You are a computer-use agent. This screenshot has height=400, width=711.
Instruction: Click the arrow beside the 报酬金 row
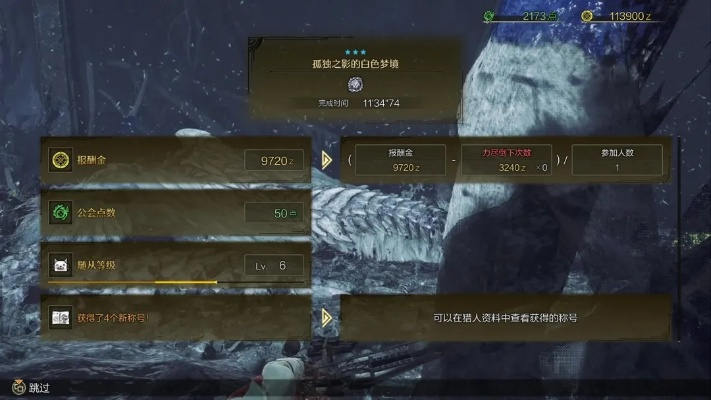[x=327, y=160]
